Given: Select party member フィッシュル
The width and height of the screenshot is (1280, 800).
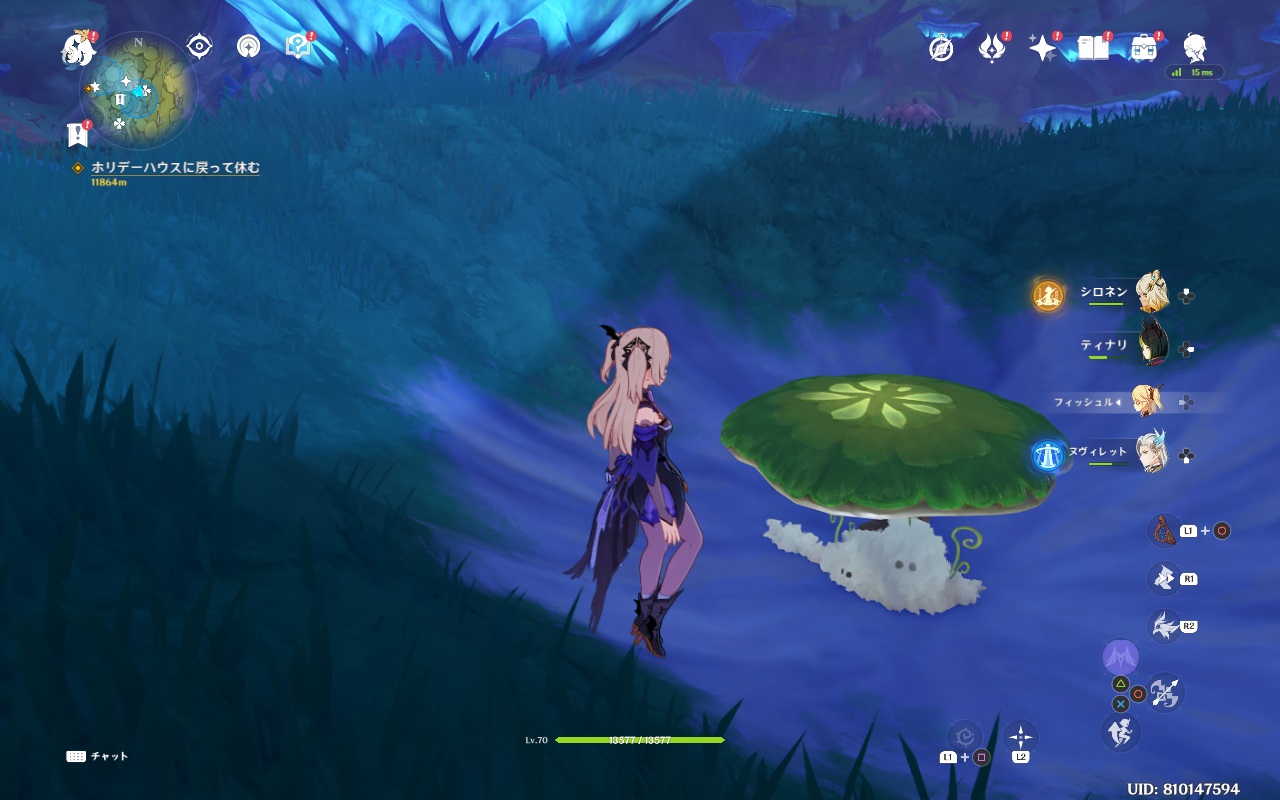Looking at the screenshot, I should (1146, 401).
